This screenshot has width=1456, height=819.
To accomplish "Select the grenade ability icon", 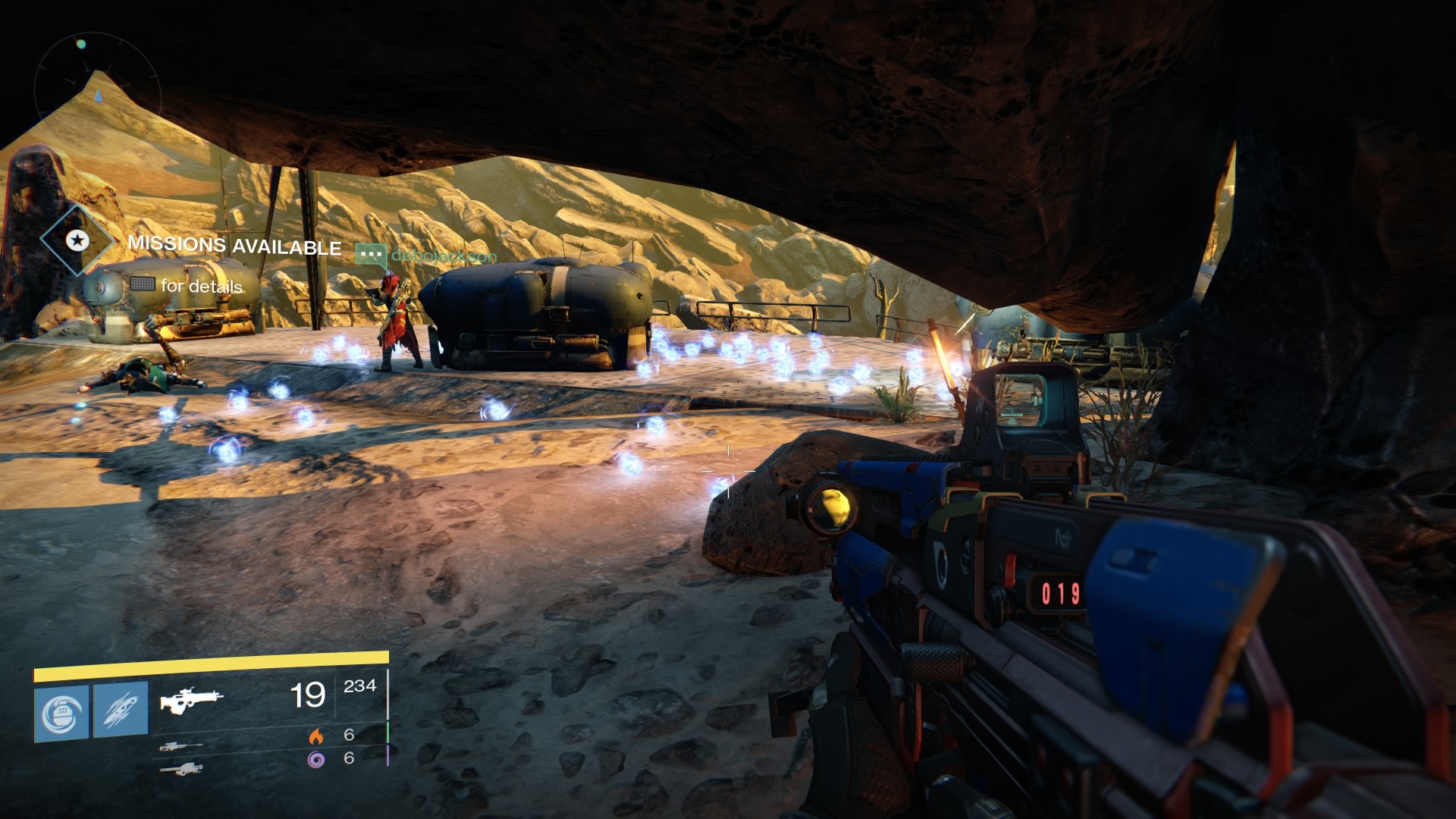I will [x=61, y=712].
